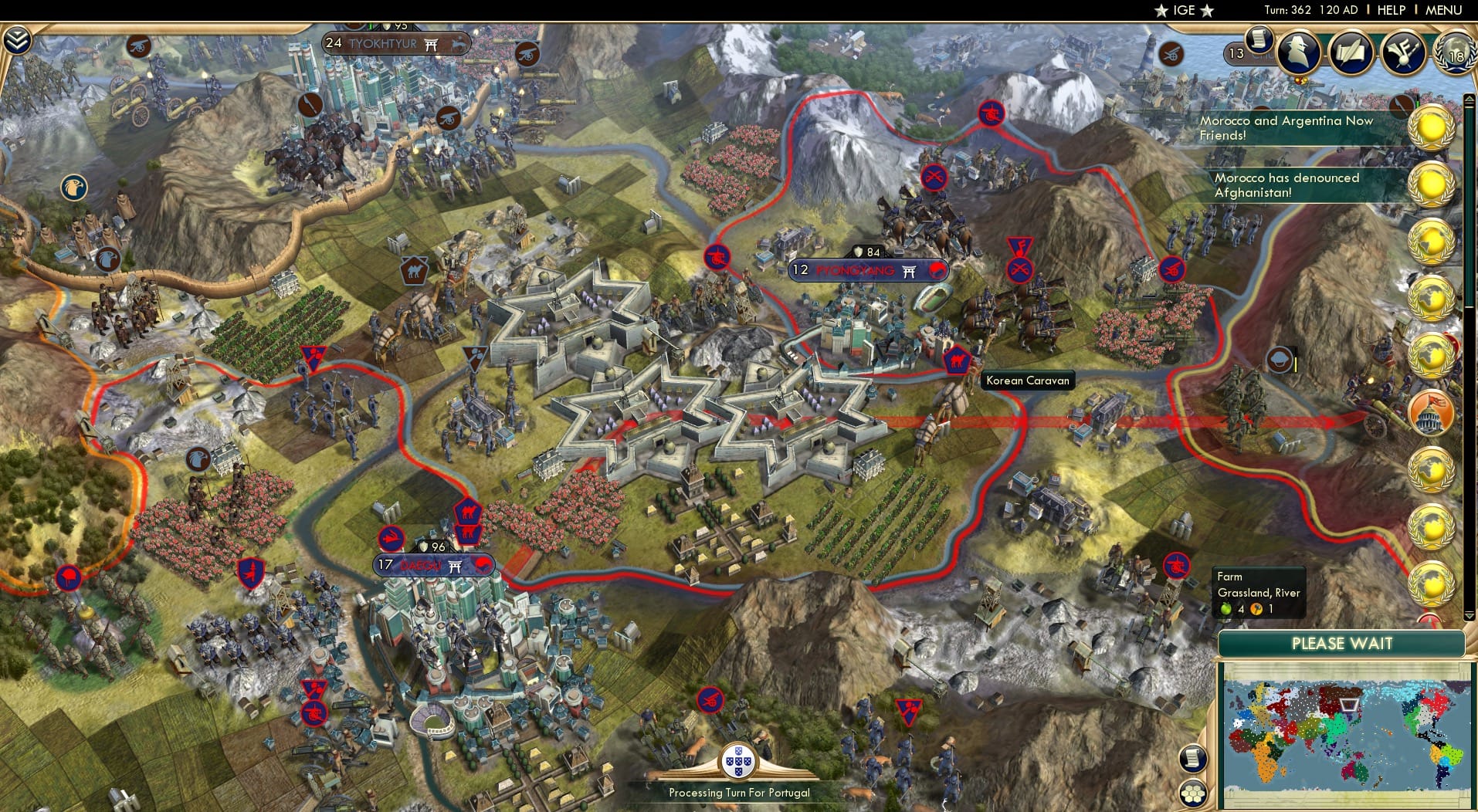Open the MENU item

point(1446,10)
